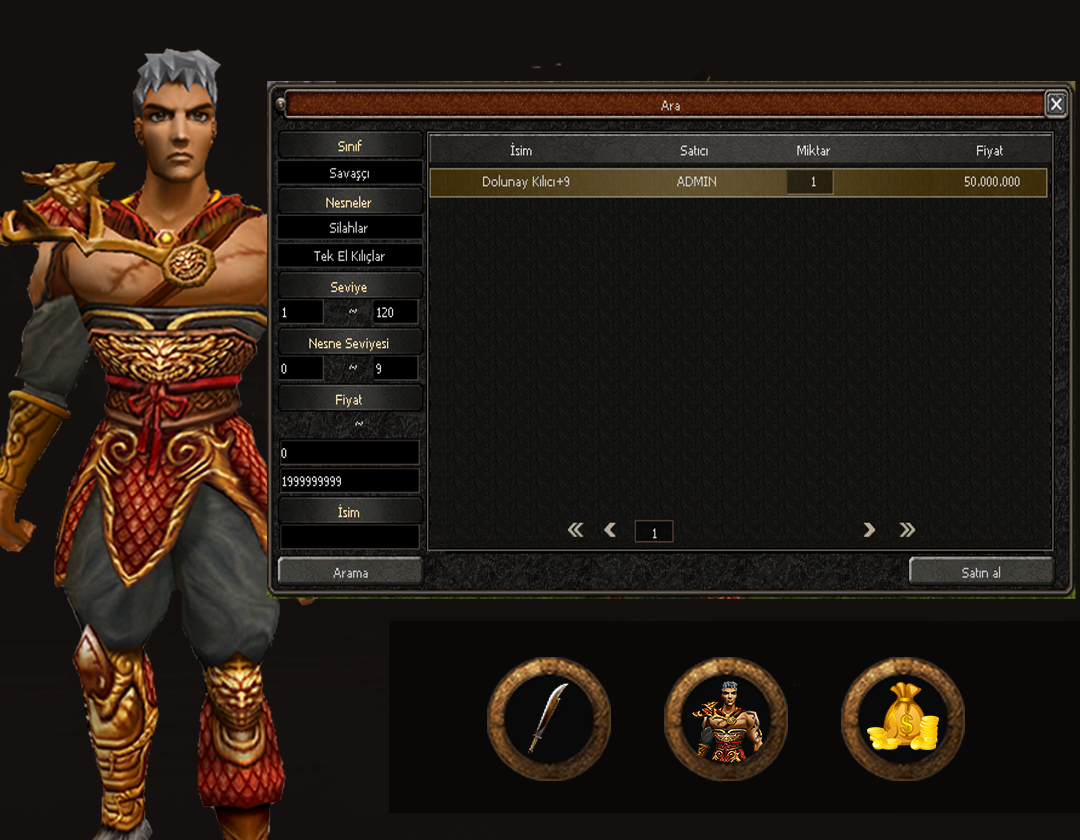
Task: Click the warrior portrait icon
Action: (x=725, y=717)
